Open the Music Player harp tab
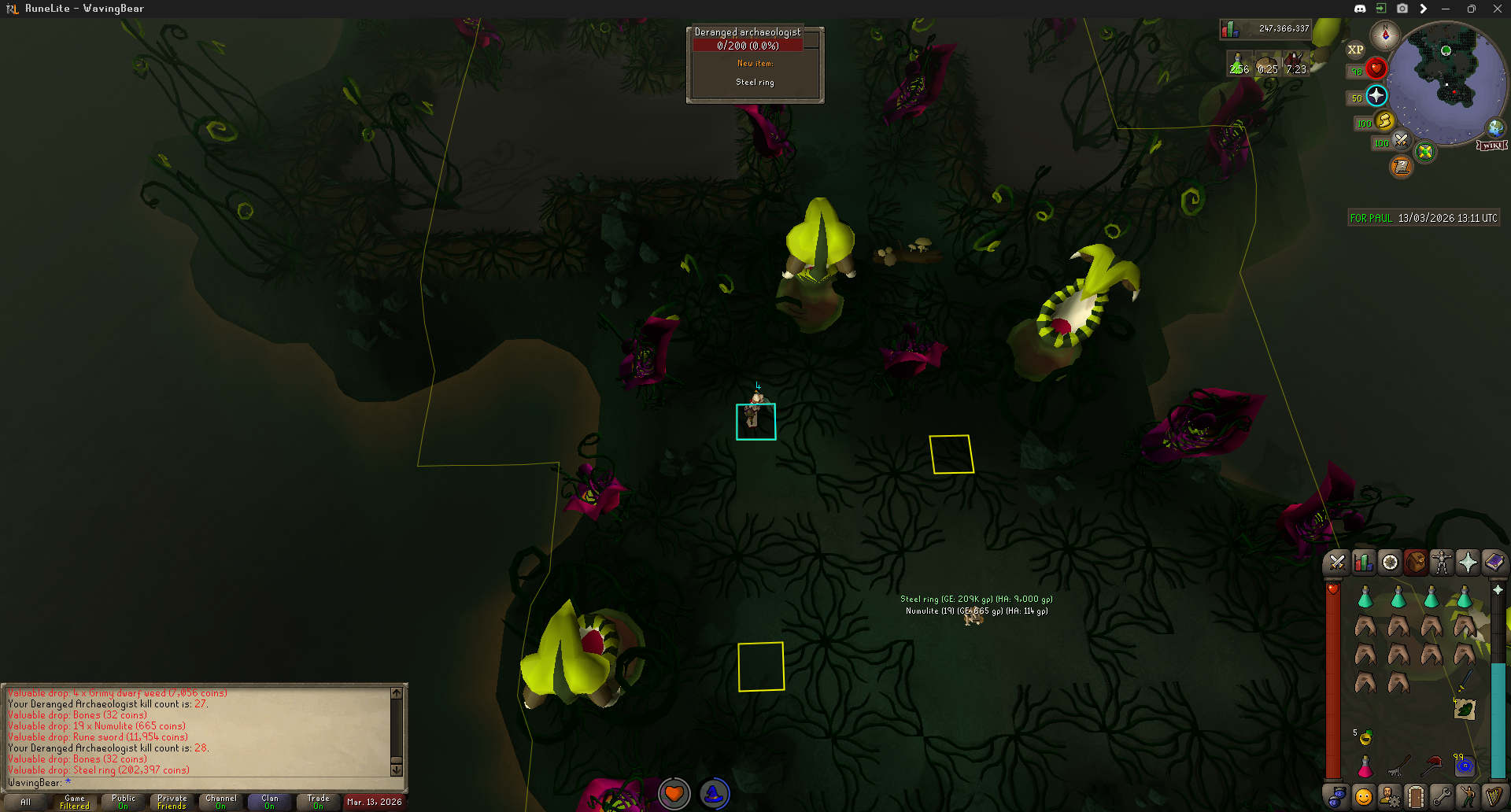 (x=1494, y=797)
